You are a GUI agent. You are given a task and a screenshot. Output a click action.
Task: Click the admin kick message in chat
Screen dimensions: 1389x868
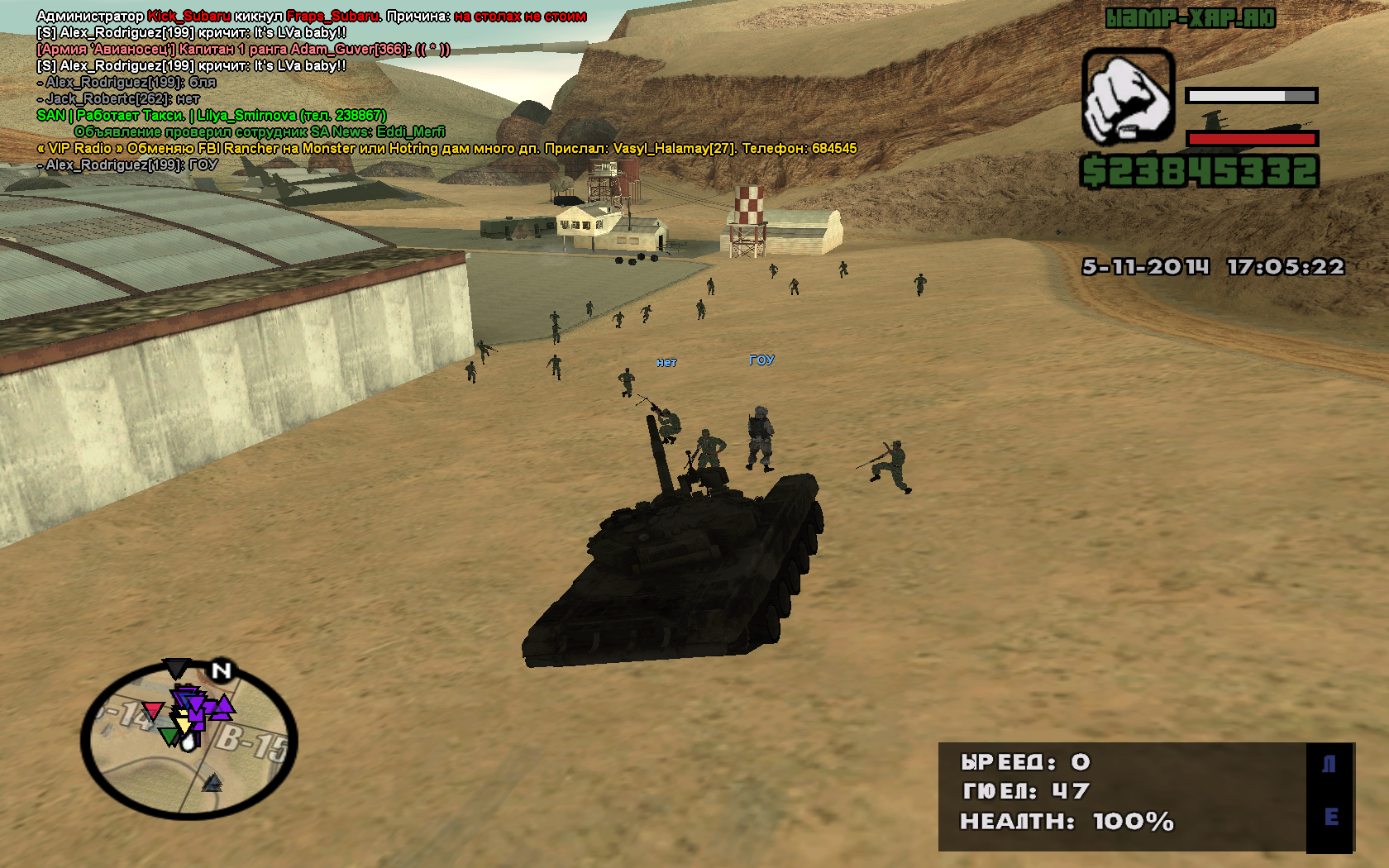(311, 16)
